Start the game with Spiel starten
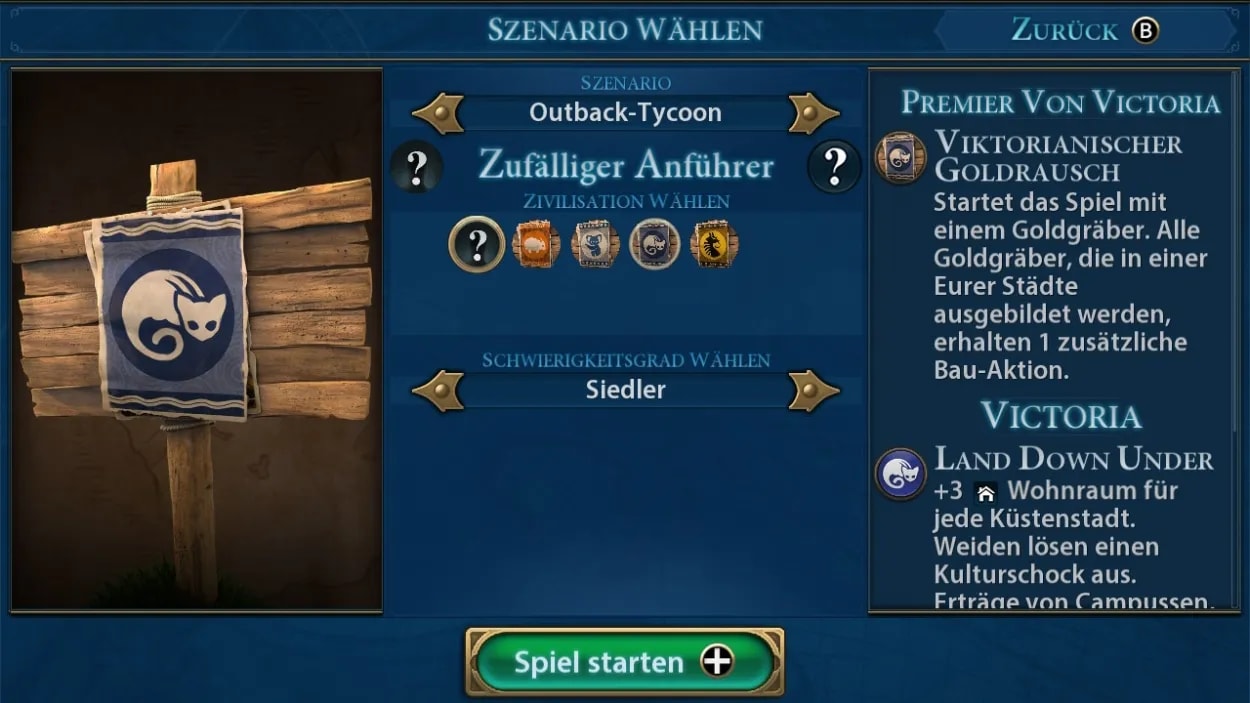The width and height of the screenshot is (1250, 703). tap(624, 661)
